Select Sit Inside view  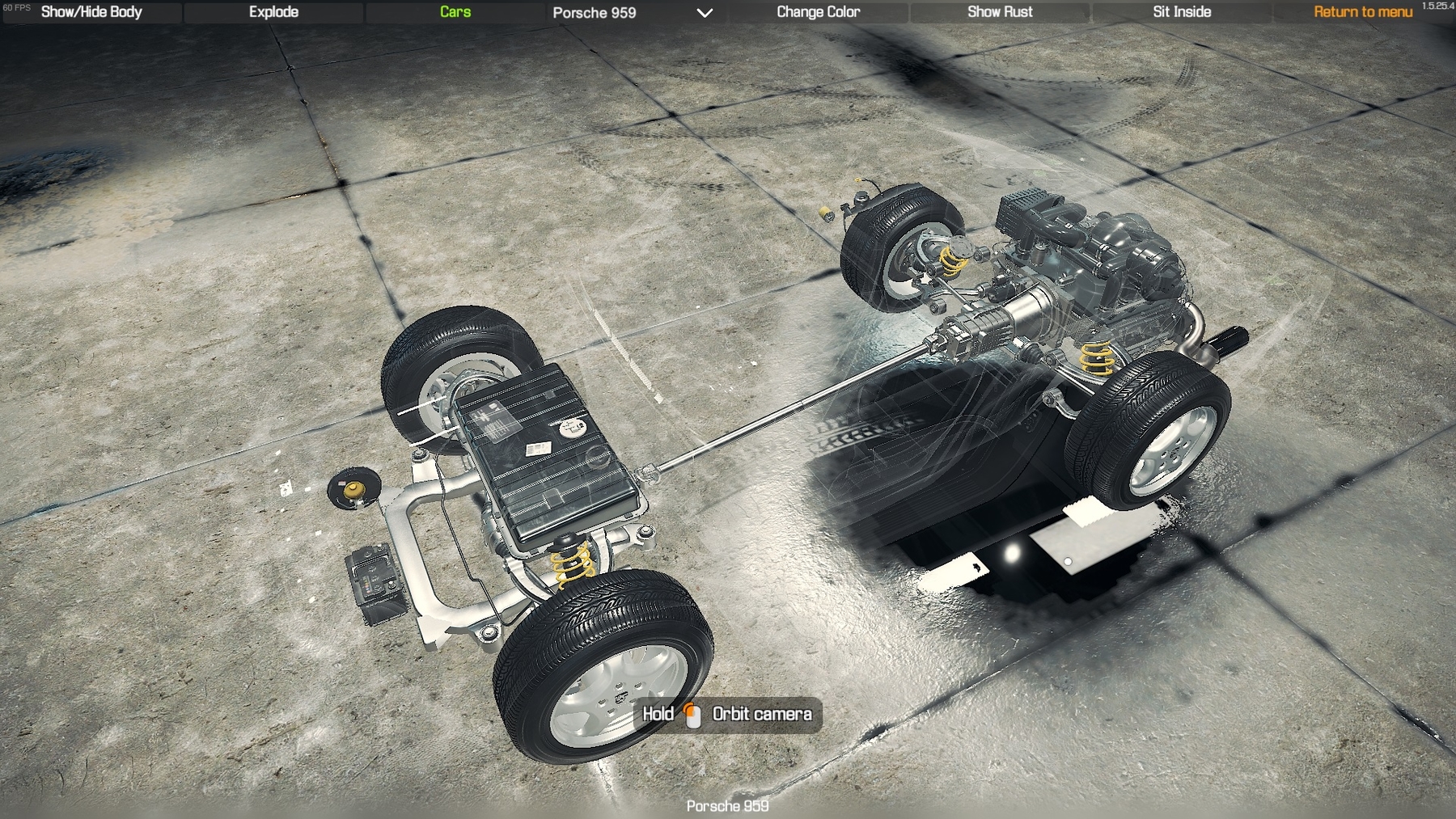tap(1182, 12)
